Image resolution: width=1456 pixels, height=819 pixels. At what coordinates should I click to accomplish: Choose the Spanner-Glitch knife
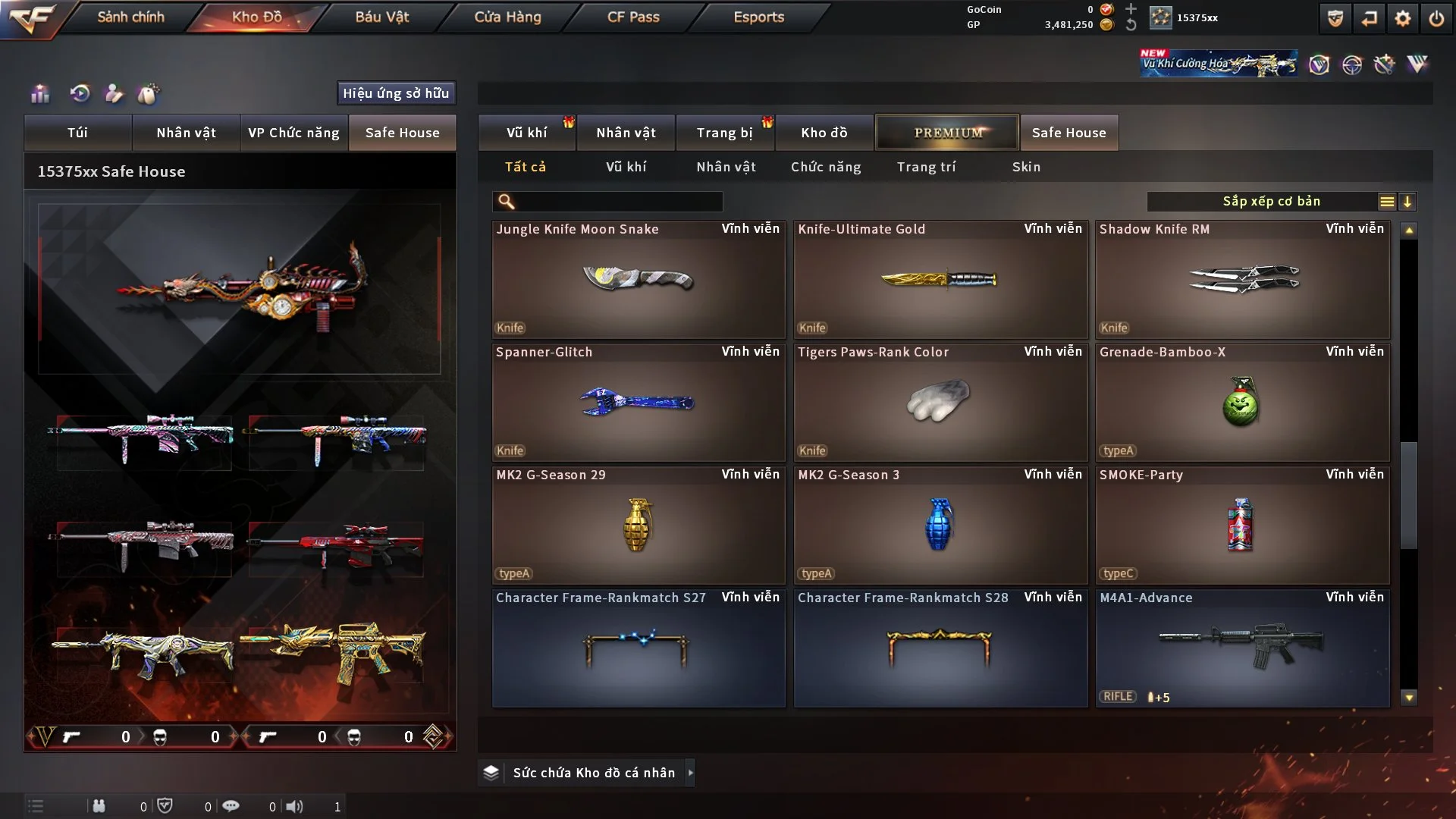click(x=639, y=403)
